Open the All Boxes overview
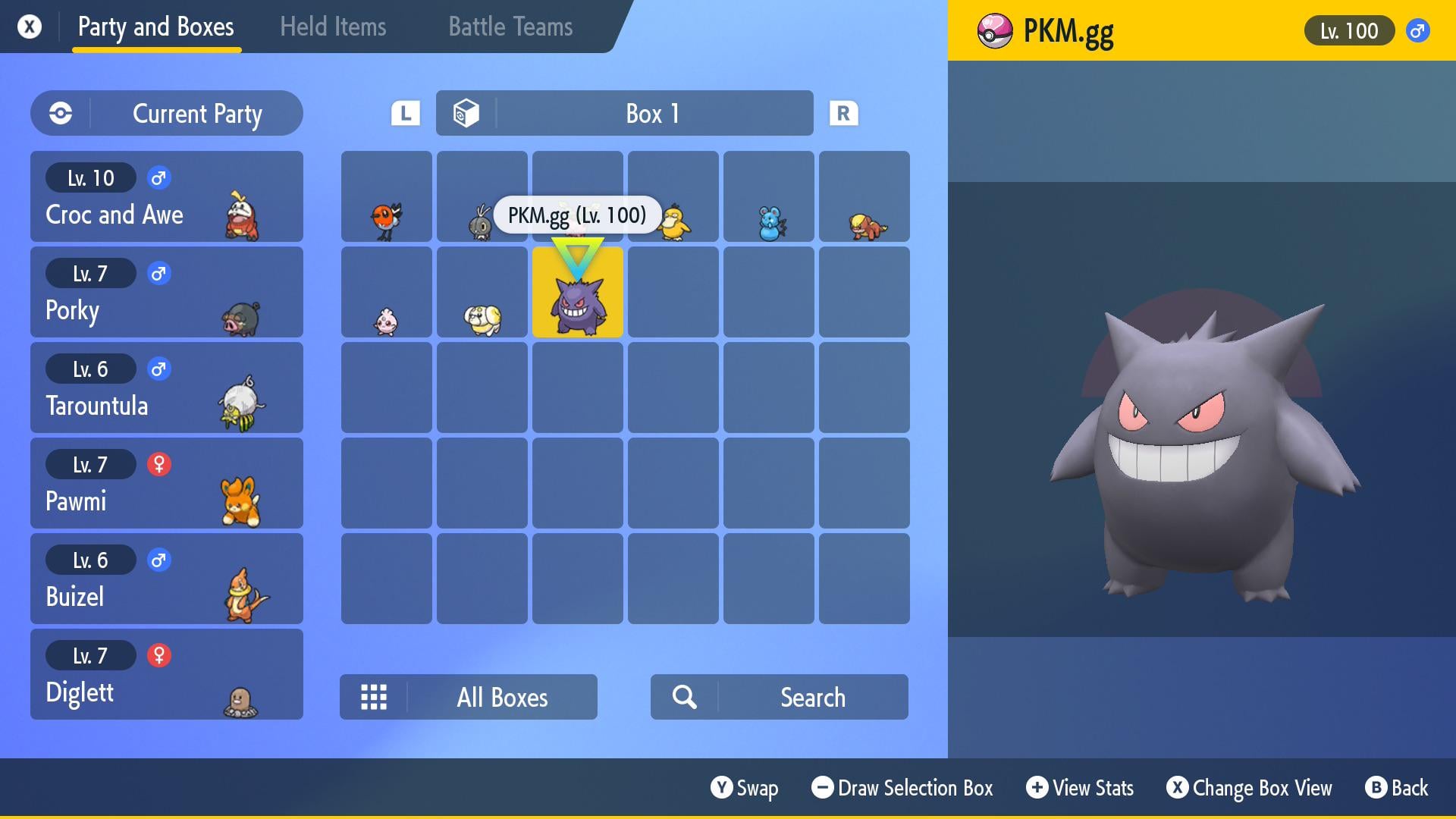 (x=469, y=697)
